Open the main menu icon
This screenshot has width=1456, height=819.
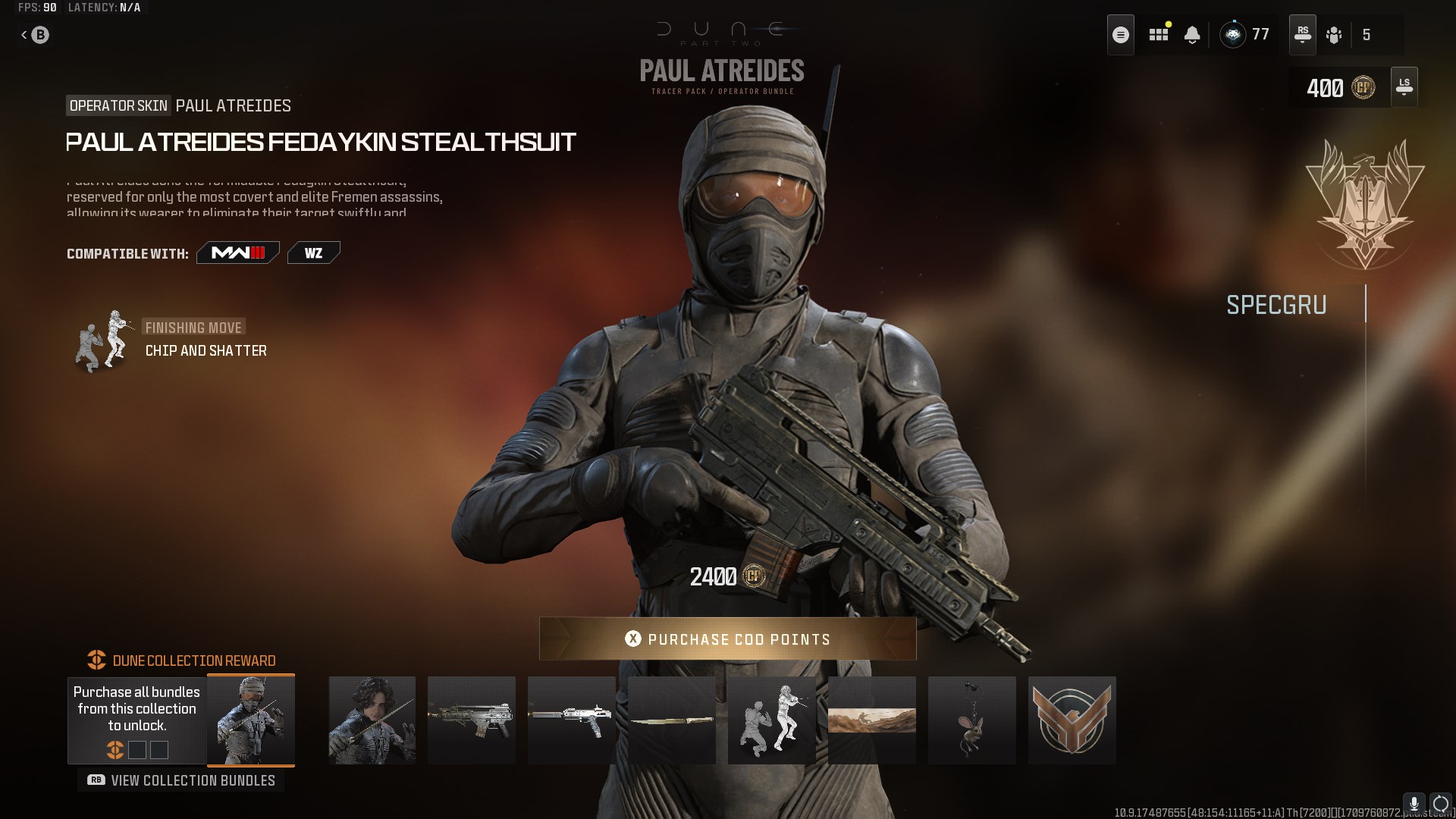1122,34
